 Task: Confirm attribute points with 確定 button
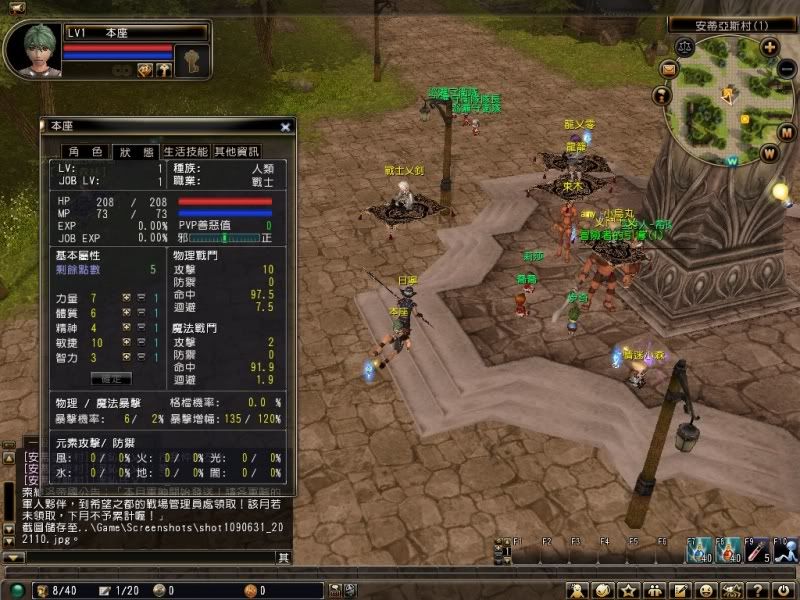pos(111,378)
